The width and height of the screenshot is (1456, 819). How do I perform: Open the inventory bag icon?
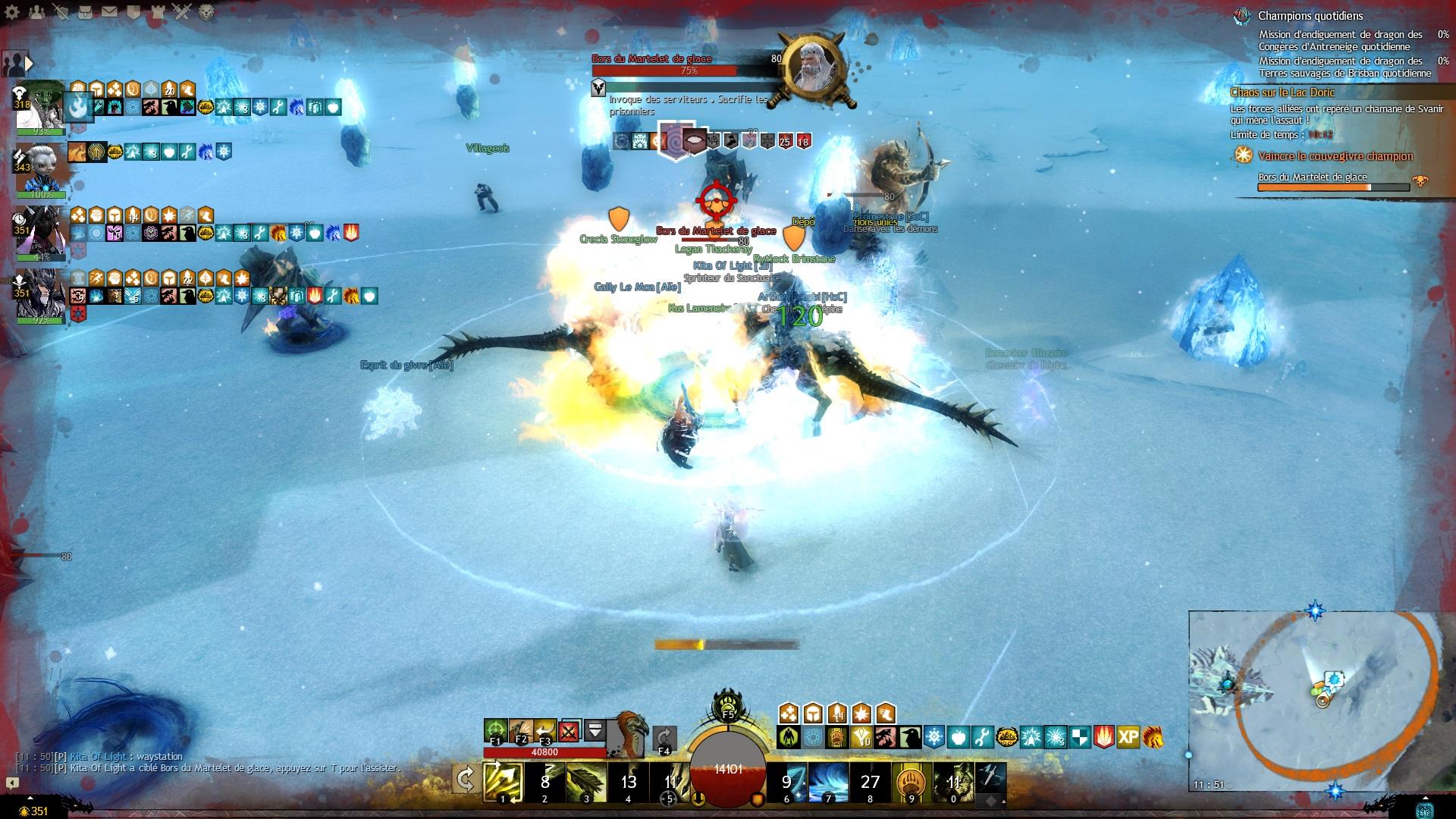click(85, 12)
